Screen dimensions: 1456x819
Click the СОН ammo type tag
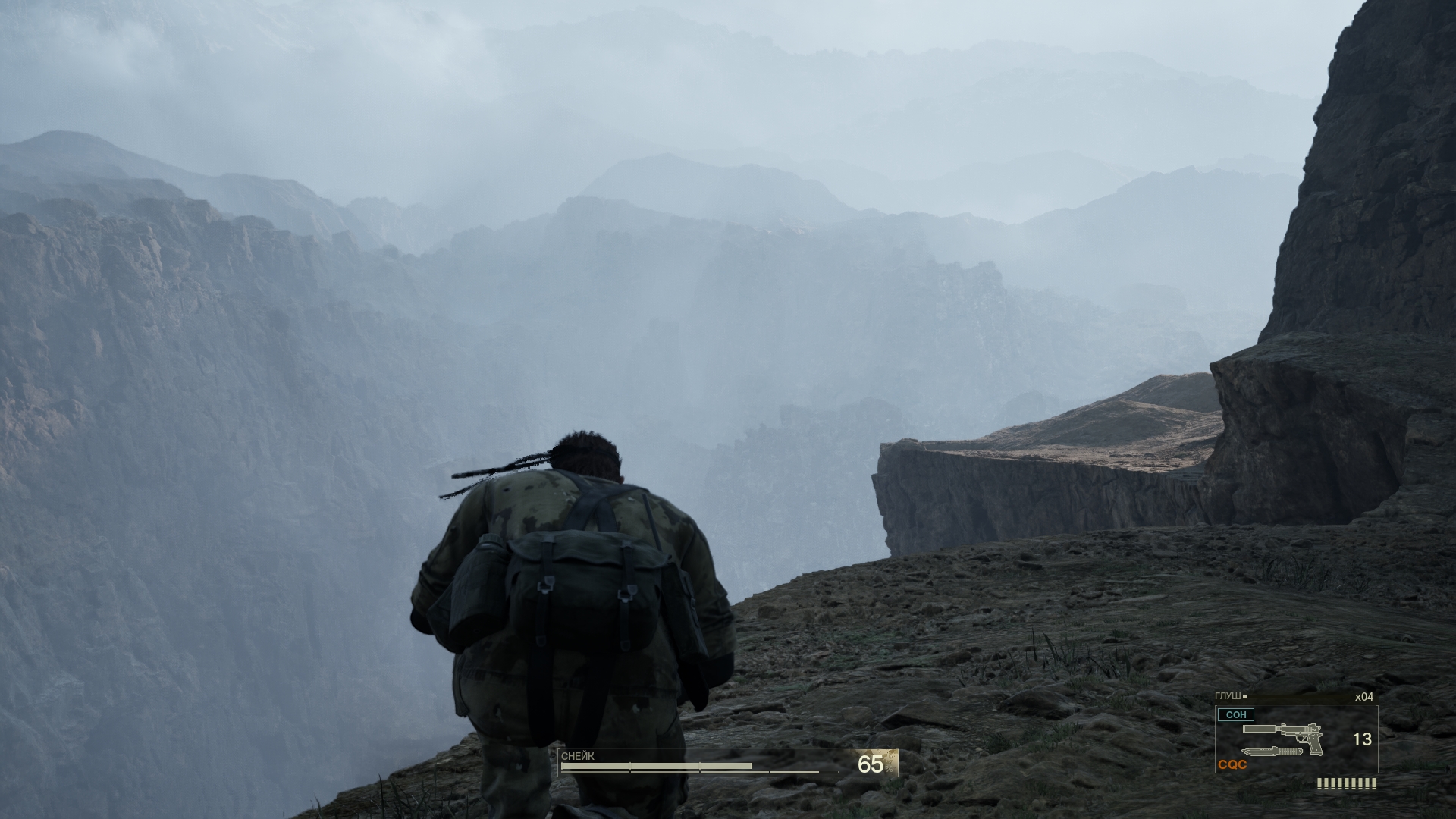(x=1235, y=714)
